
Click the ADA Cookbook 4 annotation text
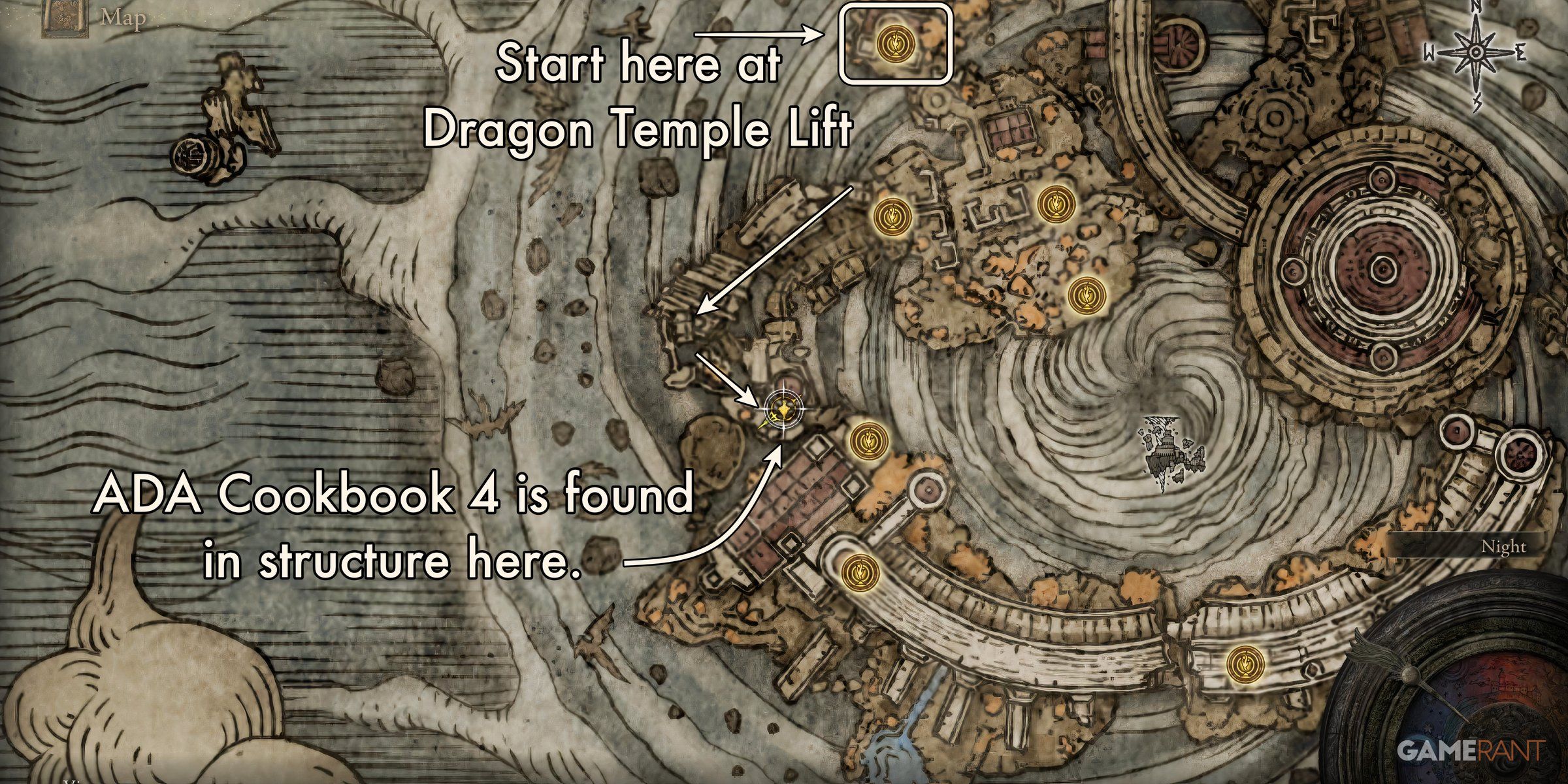pyautogui.click(x=392, y=529)
